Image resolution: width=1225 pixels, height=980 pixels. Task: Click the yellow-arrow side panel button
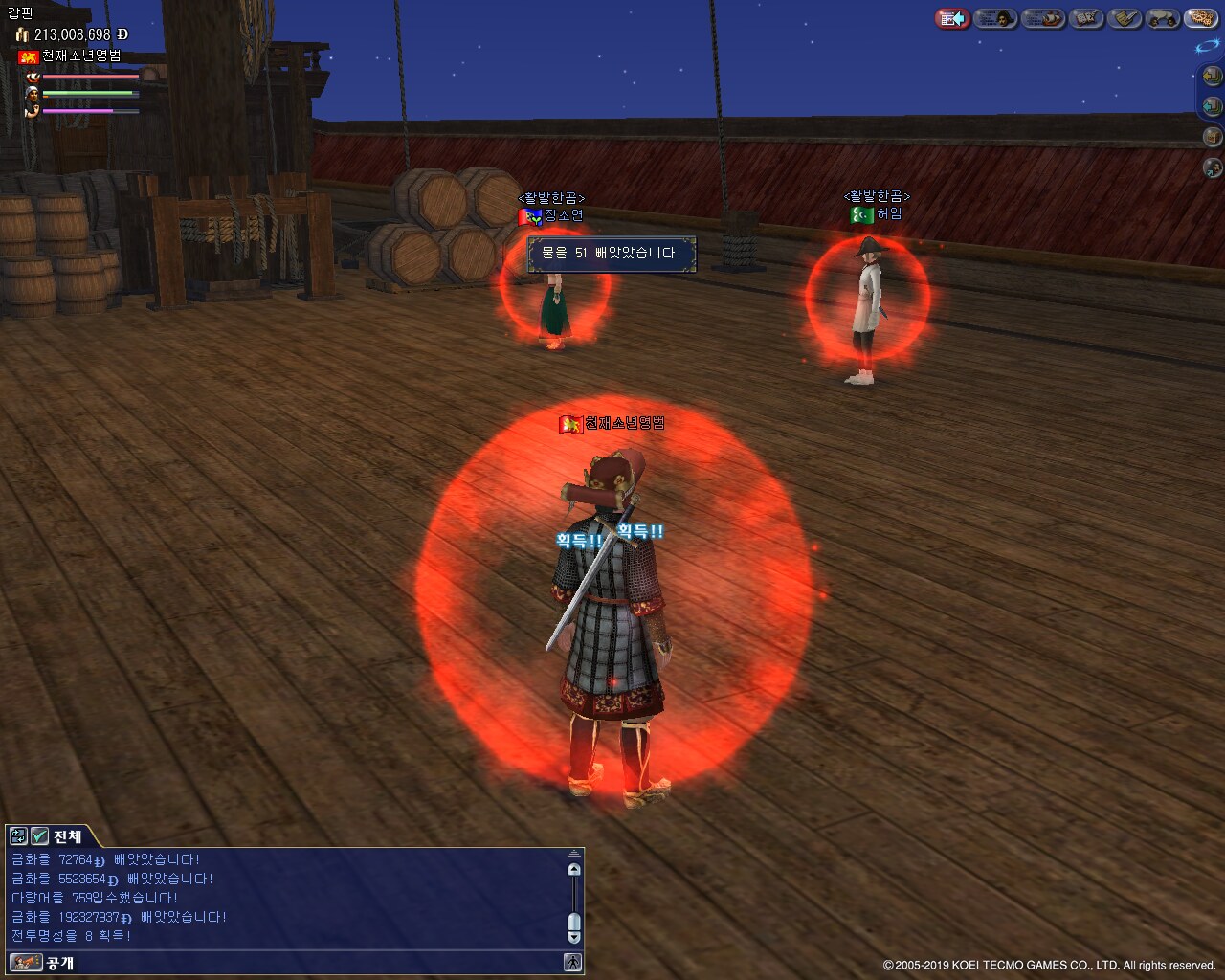1212,76
